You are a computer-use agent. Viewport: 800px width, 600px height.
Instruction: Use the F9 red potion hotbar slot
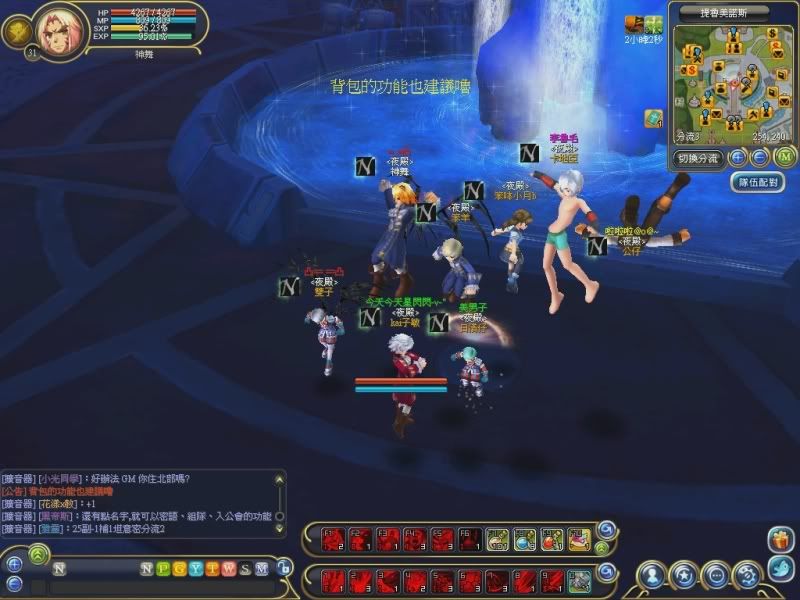tap(552, 541)
